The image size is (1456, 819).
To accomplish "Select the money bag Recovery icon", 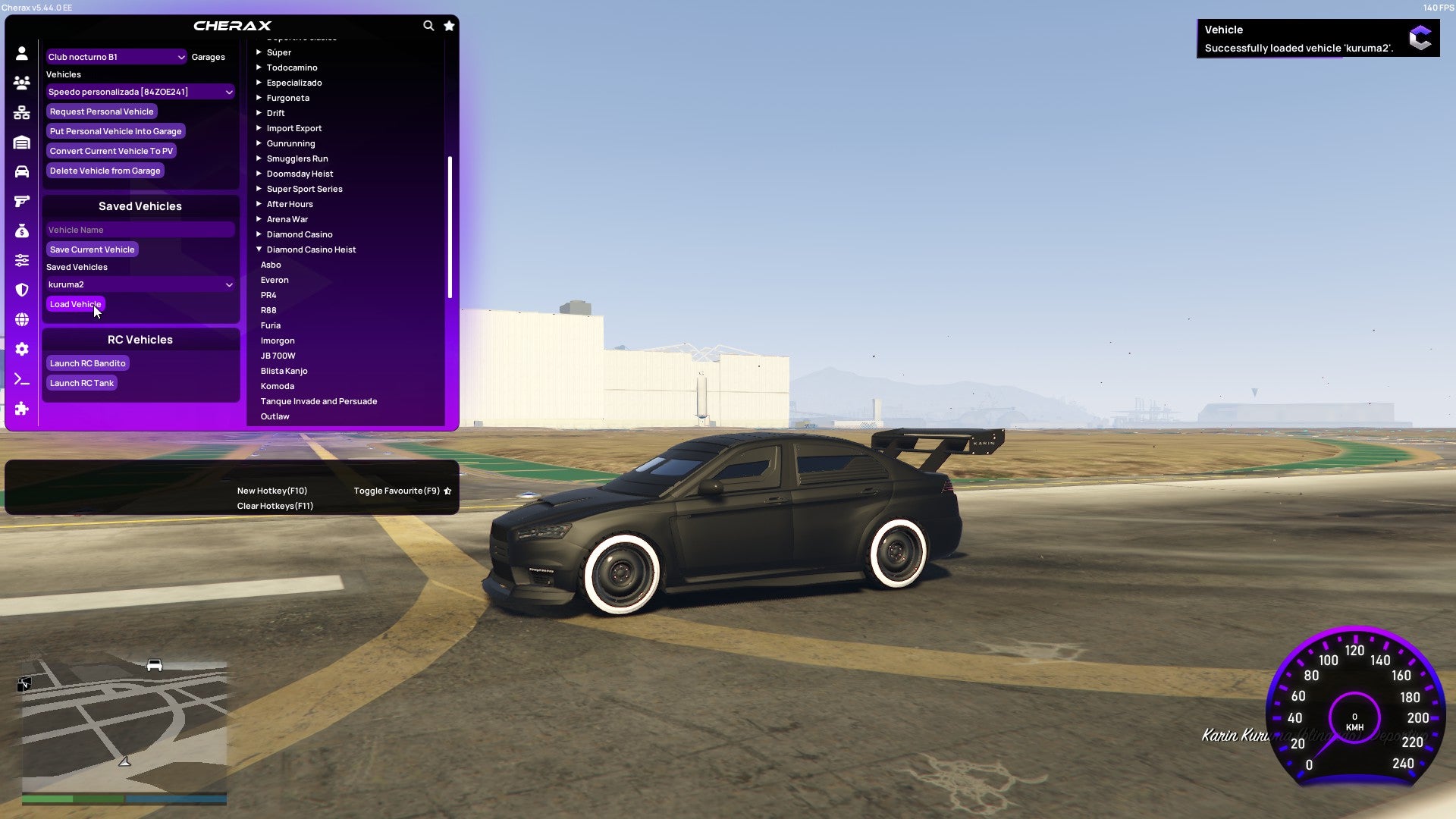I will click(21, 230).
